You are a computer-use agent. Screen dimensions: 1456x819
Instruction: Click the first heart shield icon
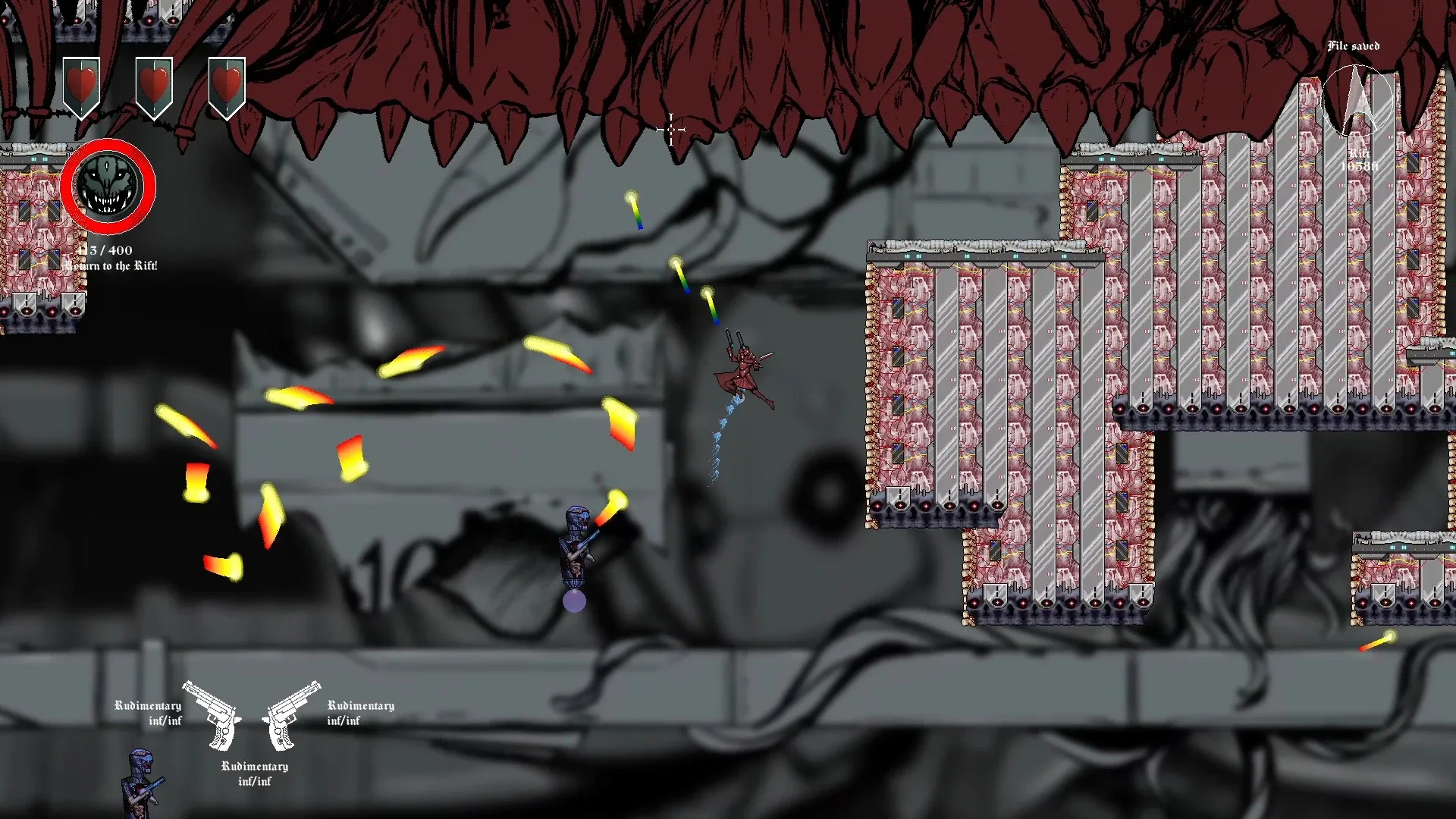click(80, 83)
